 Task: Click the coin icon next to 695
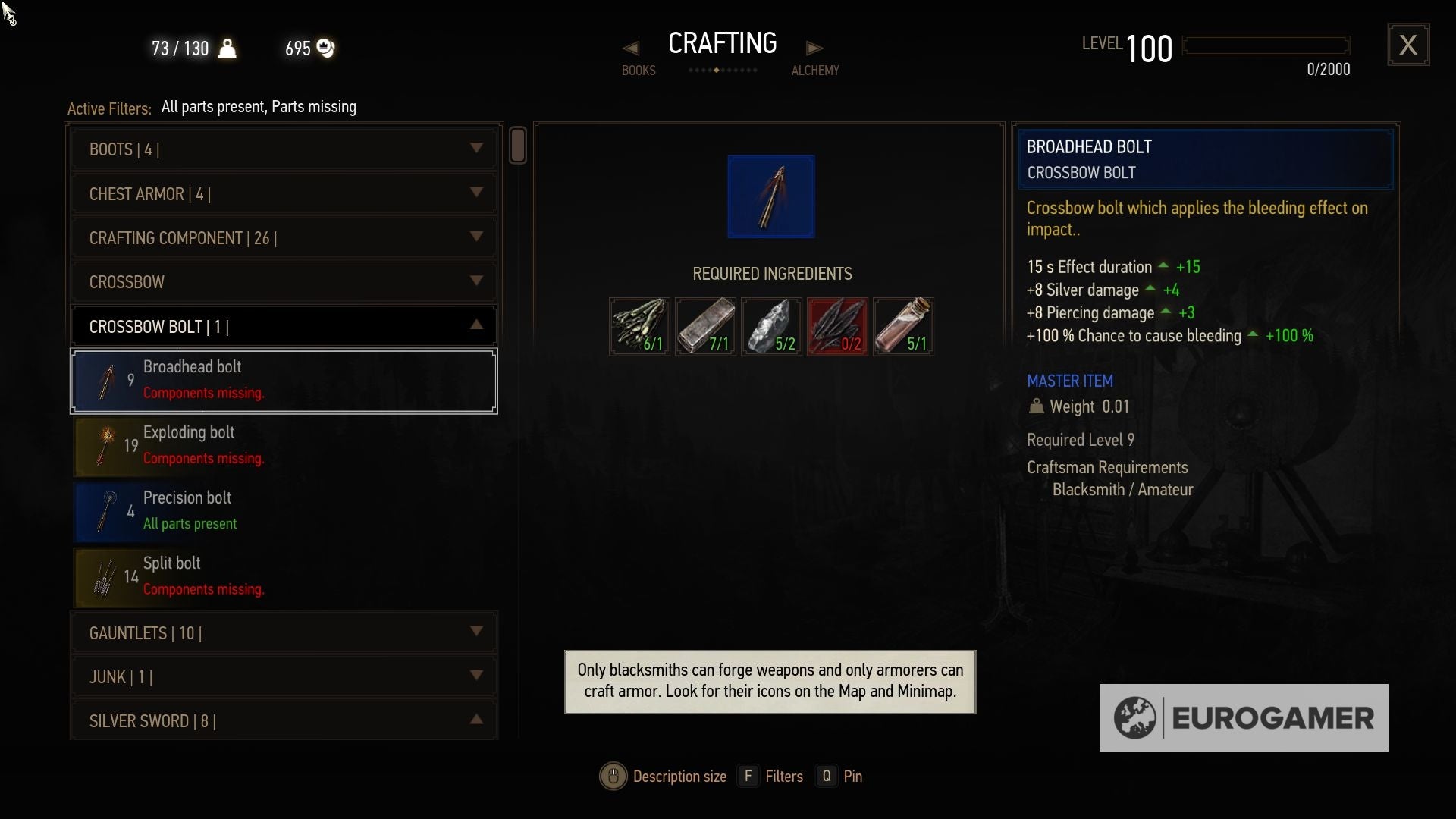tap(326, 48)
